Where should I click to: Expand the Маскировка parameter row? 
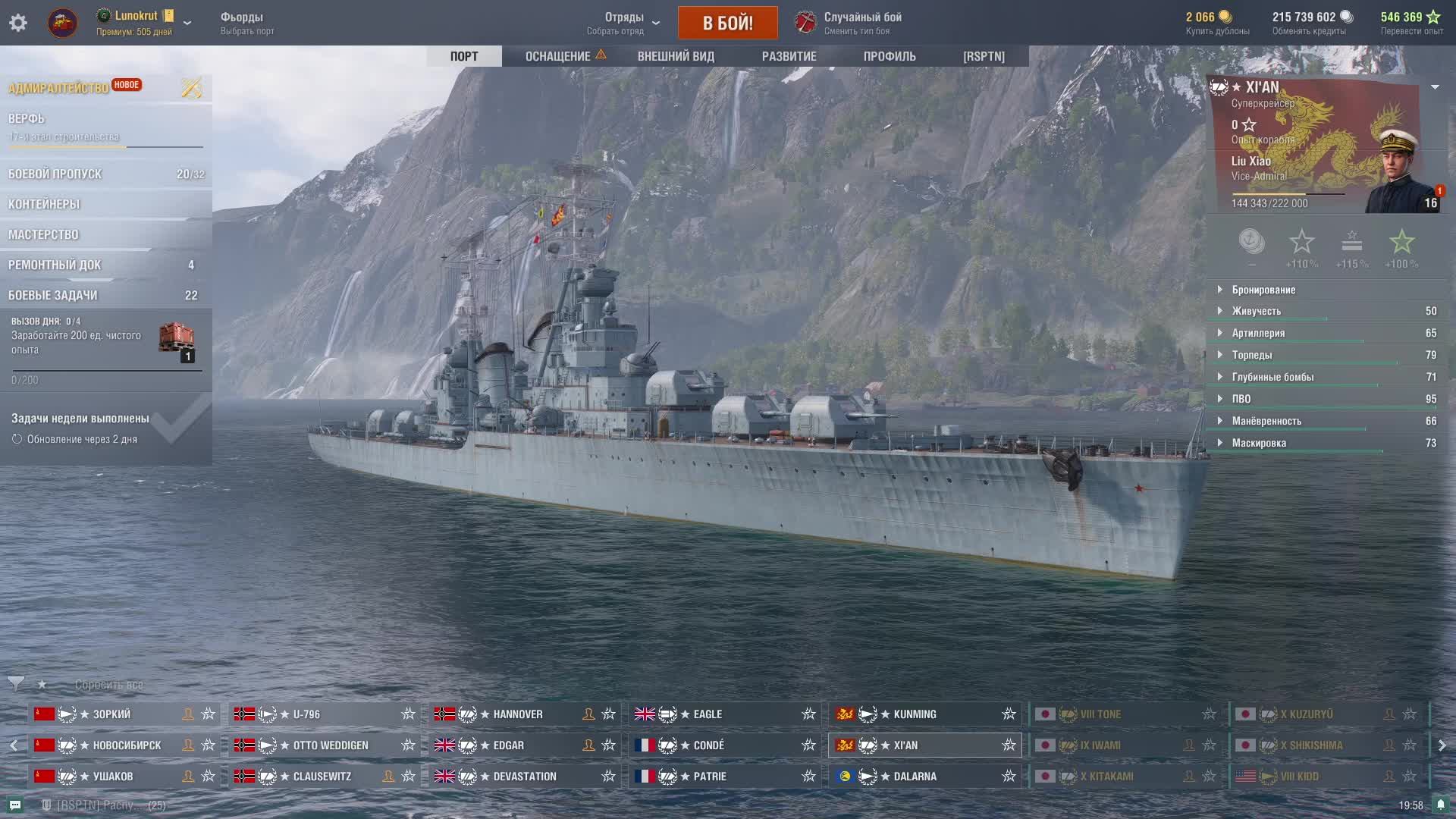pos(1259,443)
